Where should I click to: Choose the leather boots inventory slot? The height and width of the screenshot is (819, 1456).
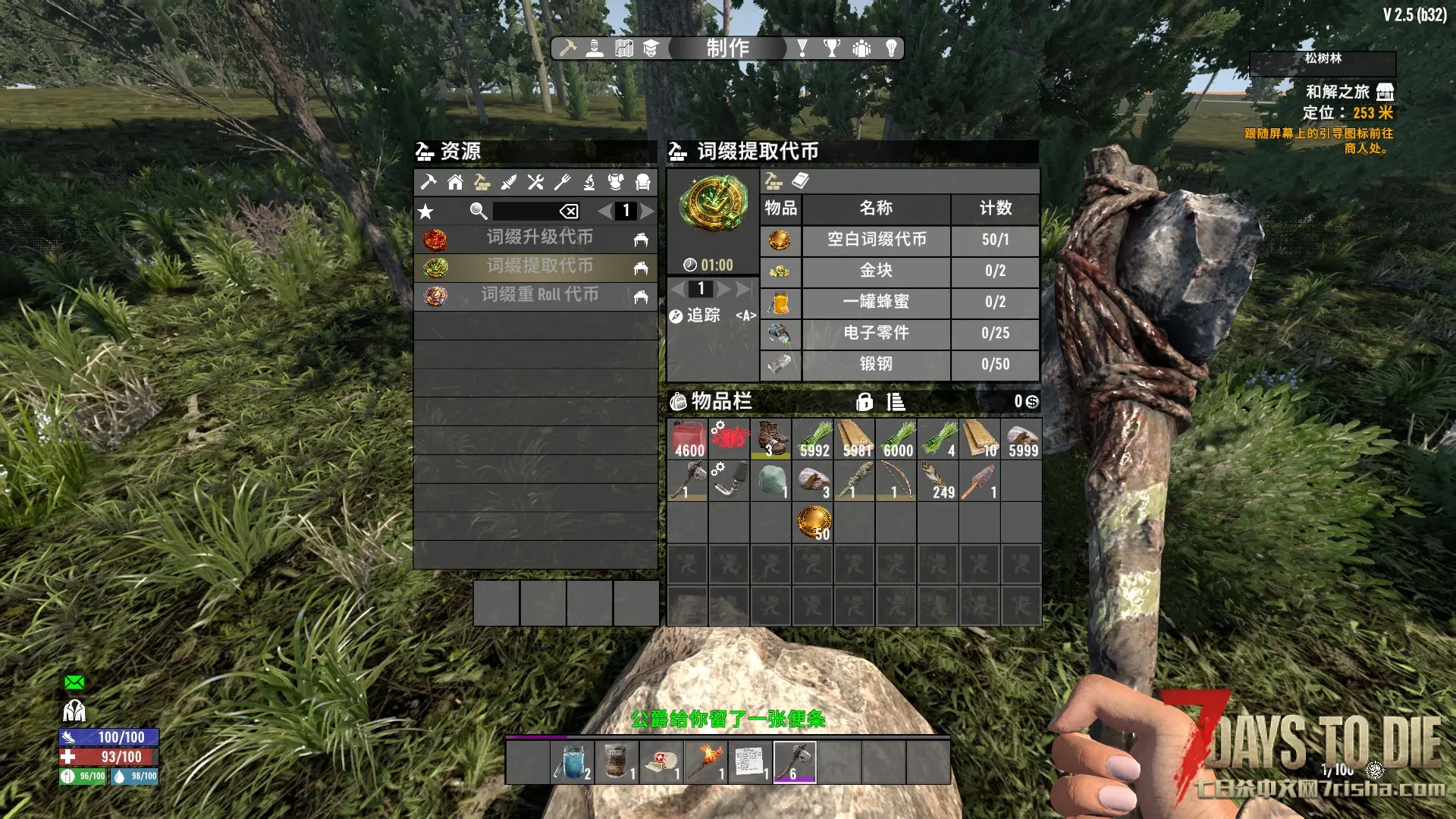click(771, 439)
